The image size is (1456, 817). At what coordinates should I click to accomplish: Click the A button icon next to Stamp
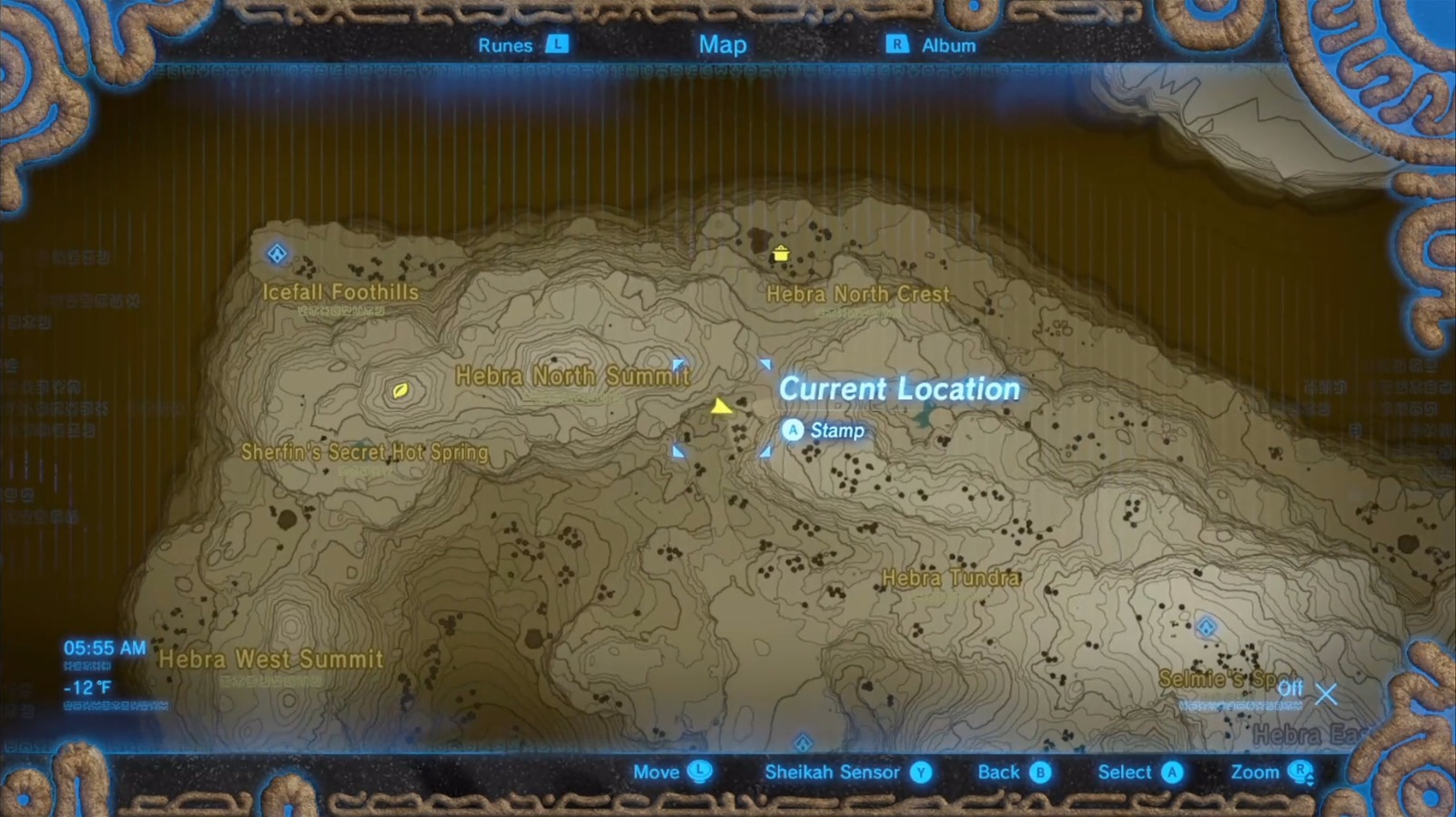[x=793, y=430]
